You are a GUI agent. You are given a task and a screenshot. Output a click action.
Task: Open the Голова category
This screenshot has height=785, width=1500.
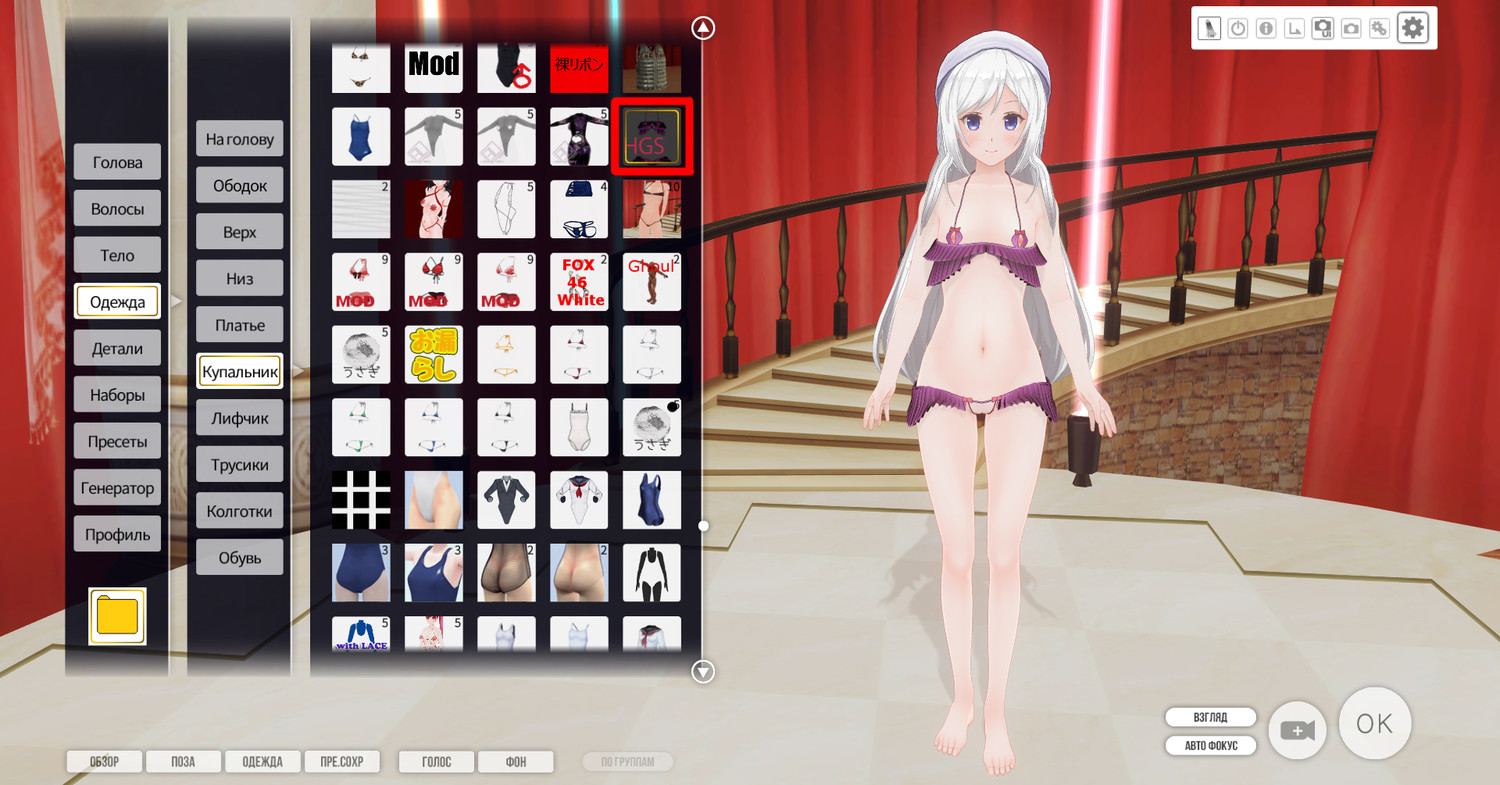(117, 162)
